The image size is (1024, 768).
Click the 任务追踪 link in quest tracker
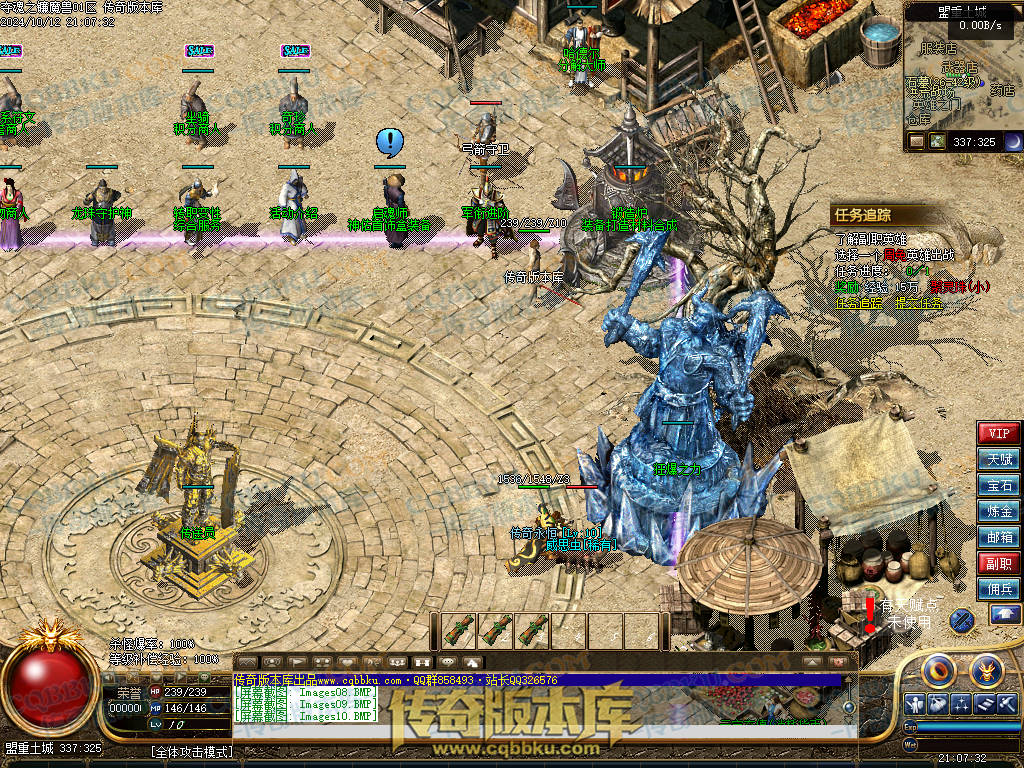(x=859, y=302)
